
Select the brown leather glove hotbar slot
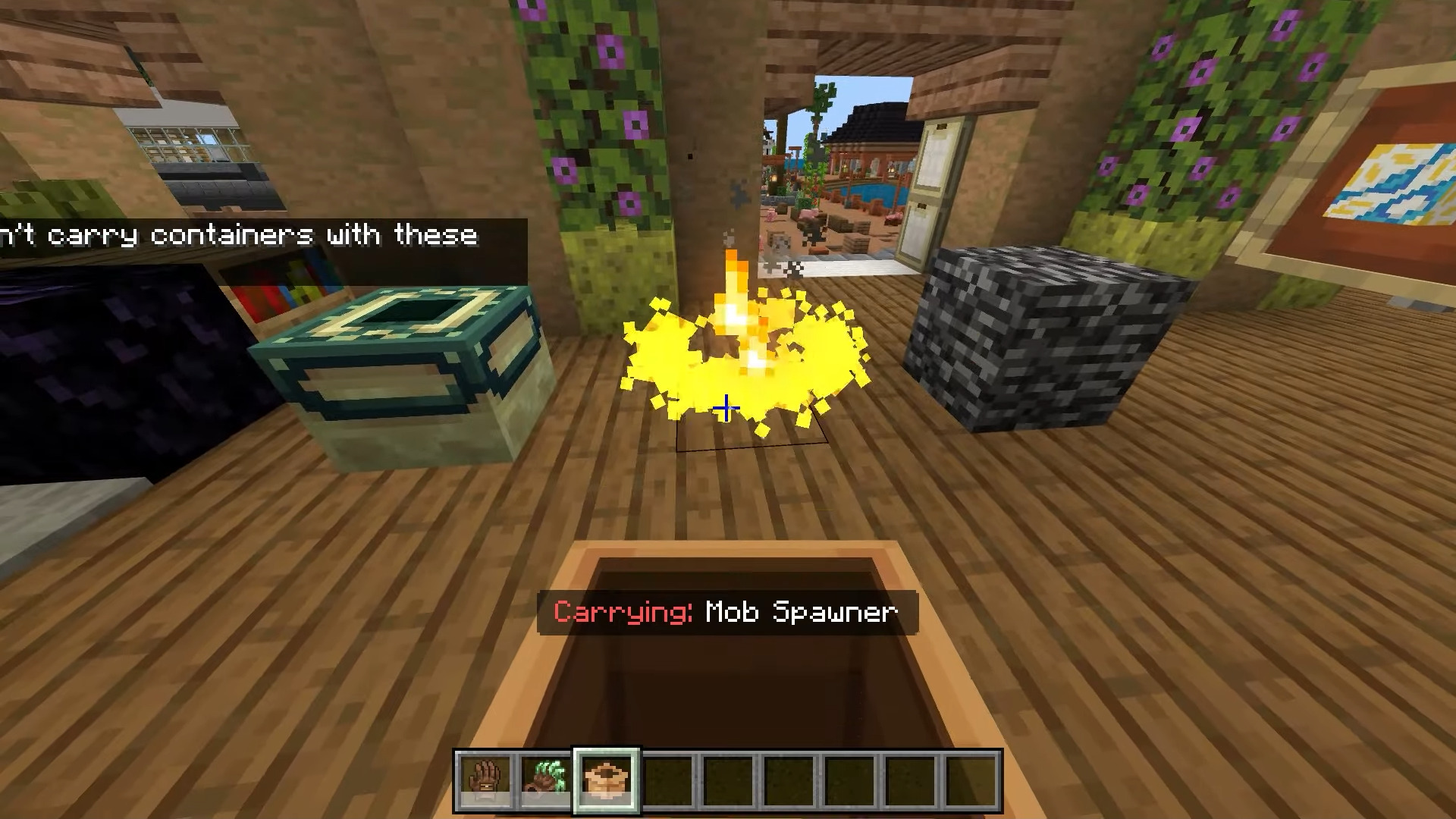[485, 780]
